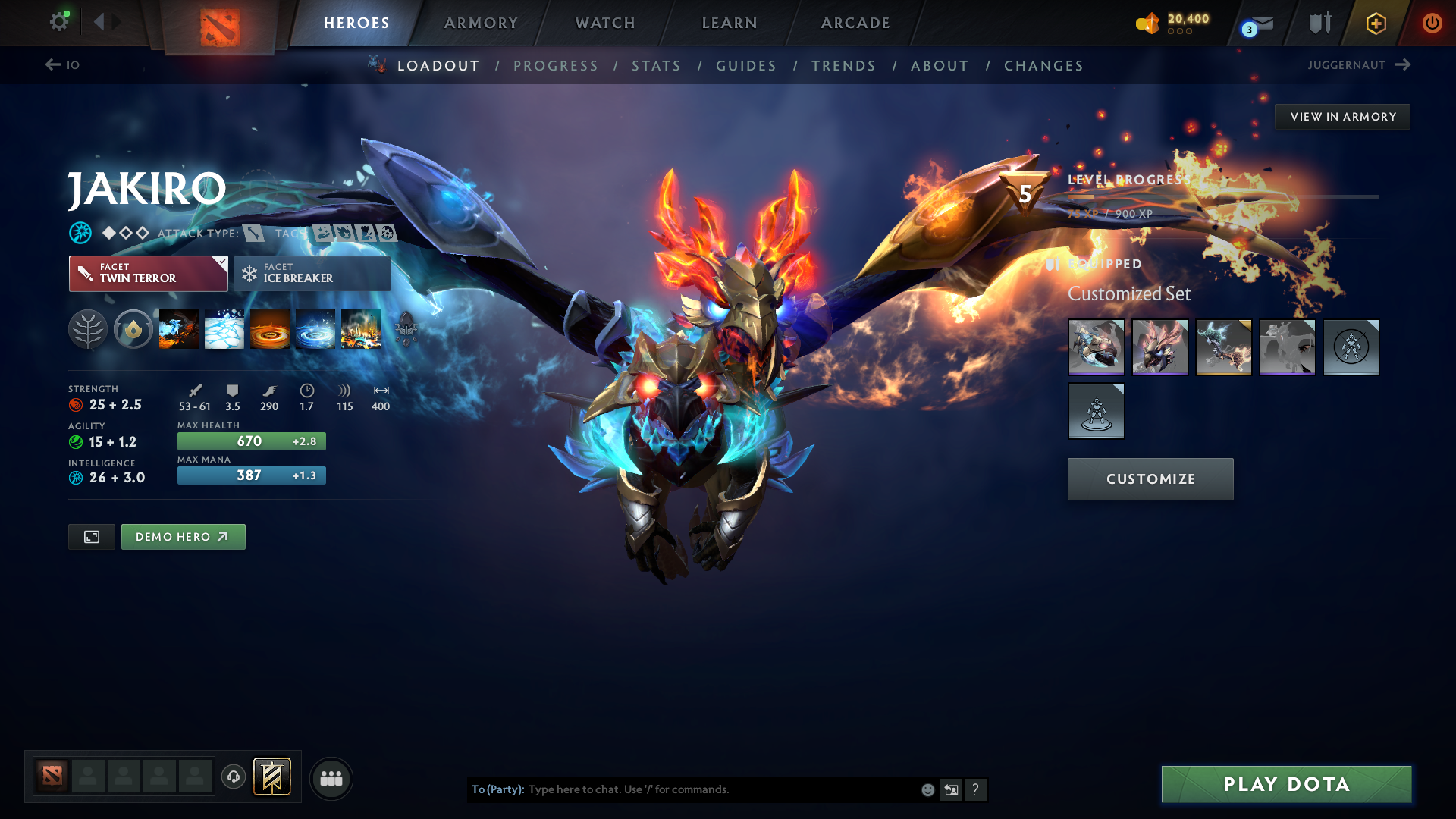Screen dimensions: 1456x819
Task: Open the Arcade tab
Action: [x=855, y=23]
